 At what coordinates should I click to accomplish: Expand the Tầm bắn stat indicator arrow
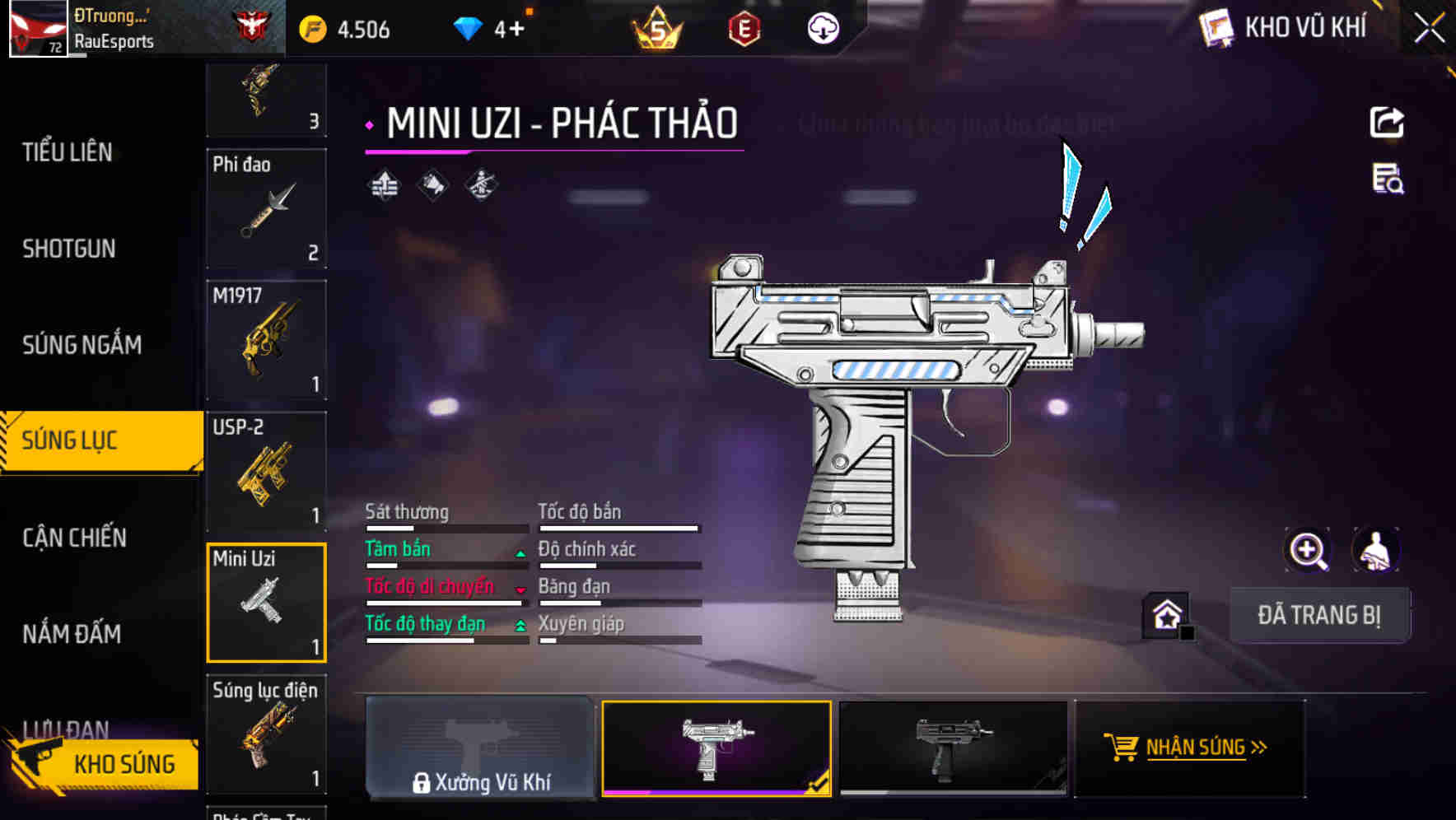[519, 553]
